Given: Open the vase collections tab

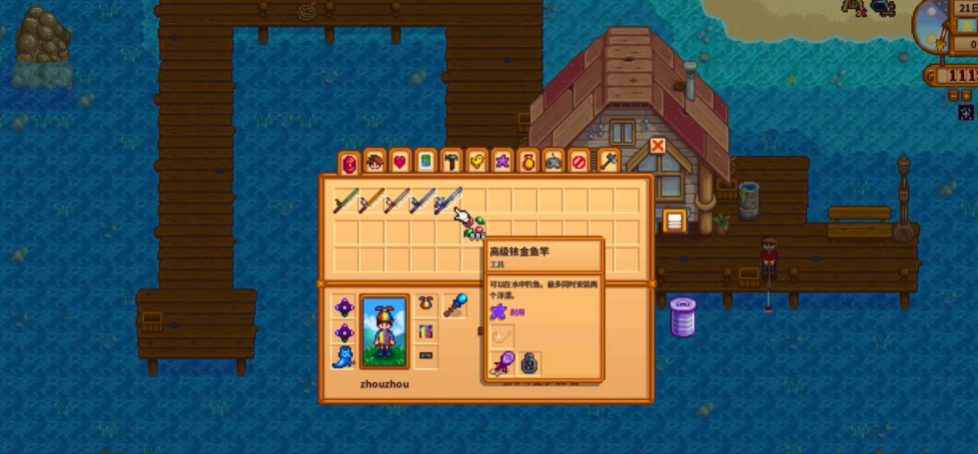Looking at the screenshot, I should 528,161.
